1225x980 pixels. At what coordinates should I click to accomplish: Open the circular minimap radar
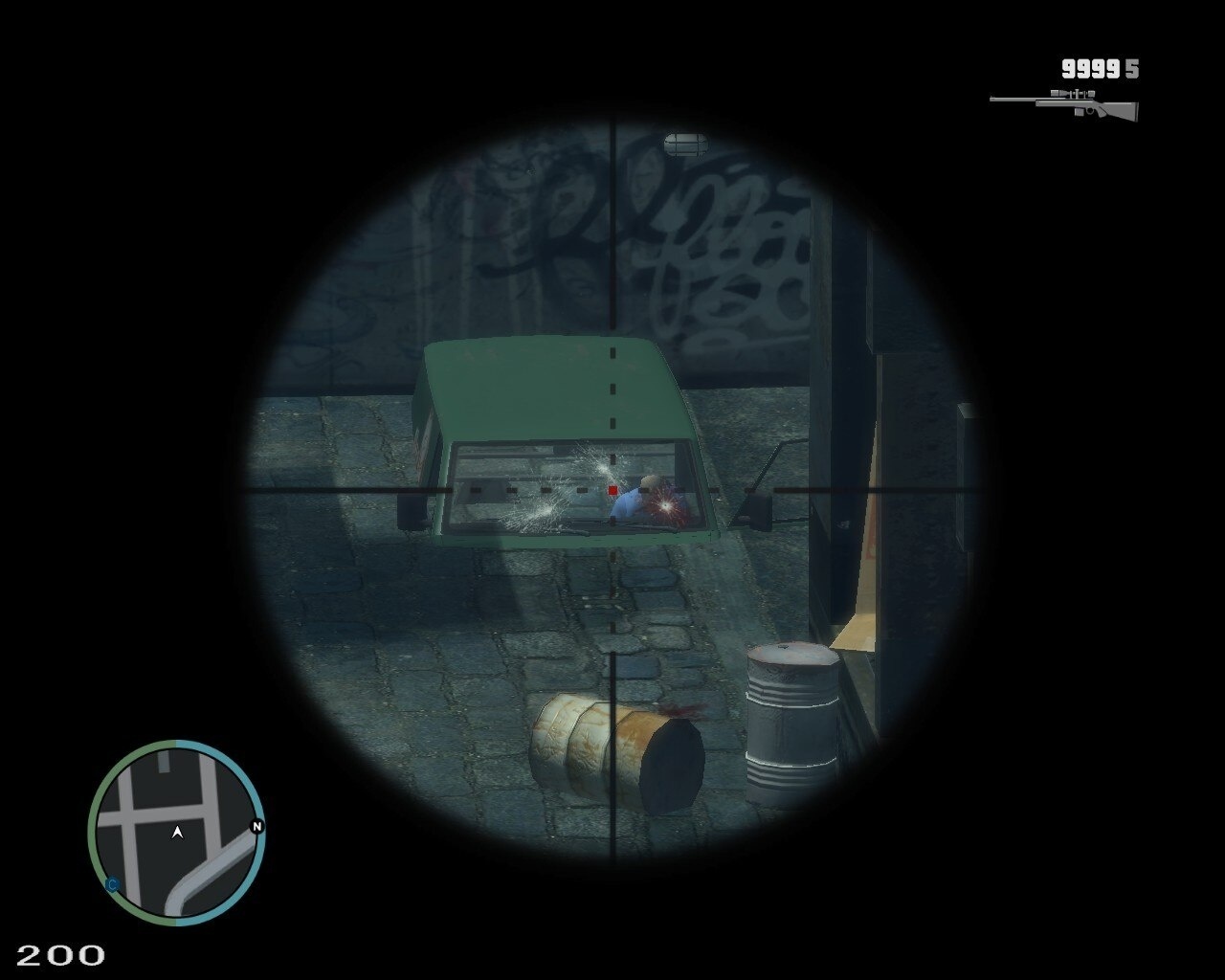tap(177, 833)
